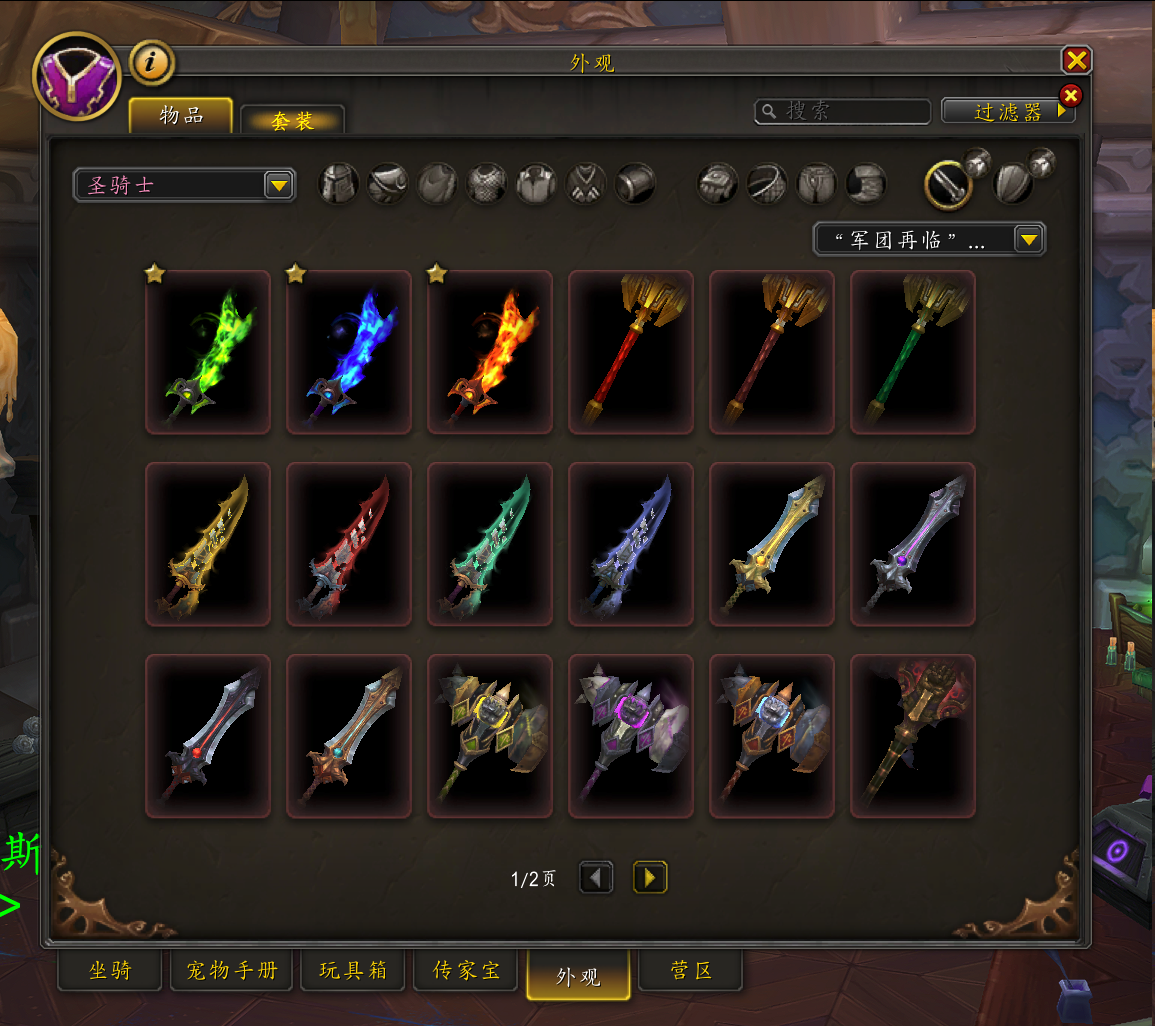Select the 物品 tab
The height and width of the screenshot is (1026, 1155).
(181, 116)
